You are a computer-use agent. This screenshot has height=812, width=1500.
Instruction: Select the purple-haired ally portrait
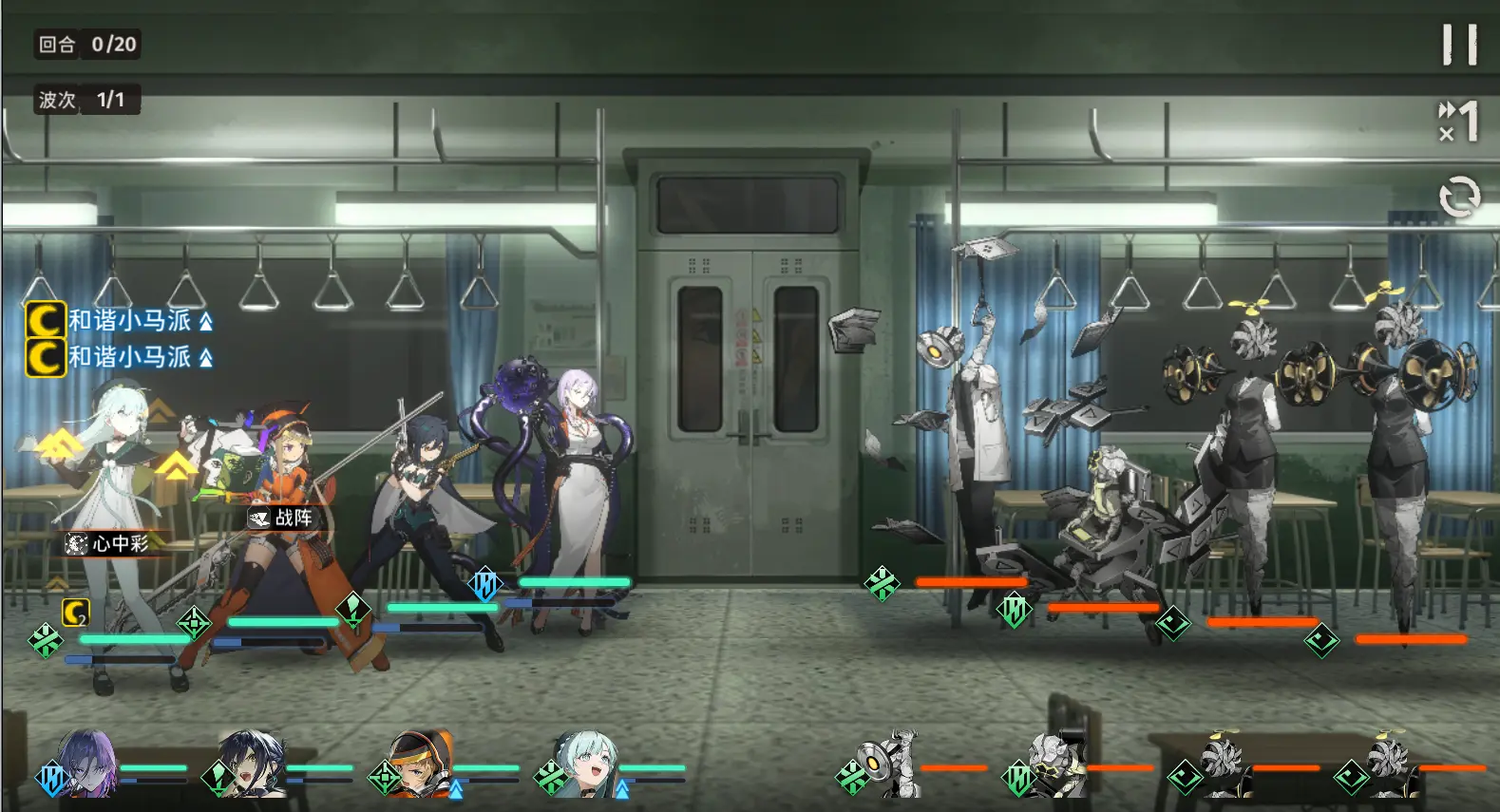[x=87, y=764]
